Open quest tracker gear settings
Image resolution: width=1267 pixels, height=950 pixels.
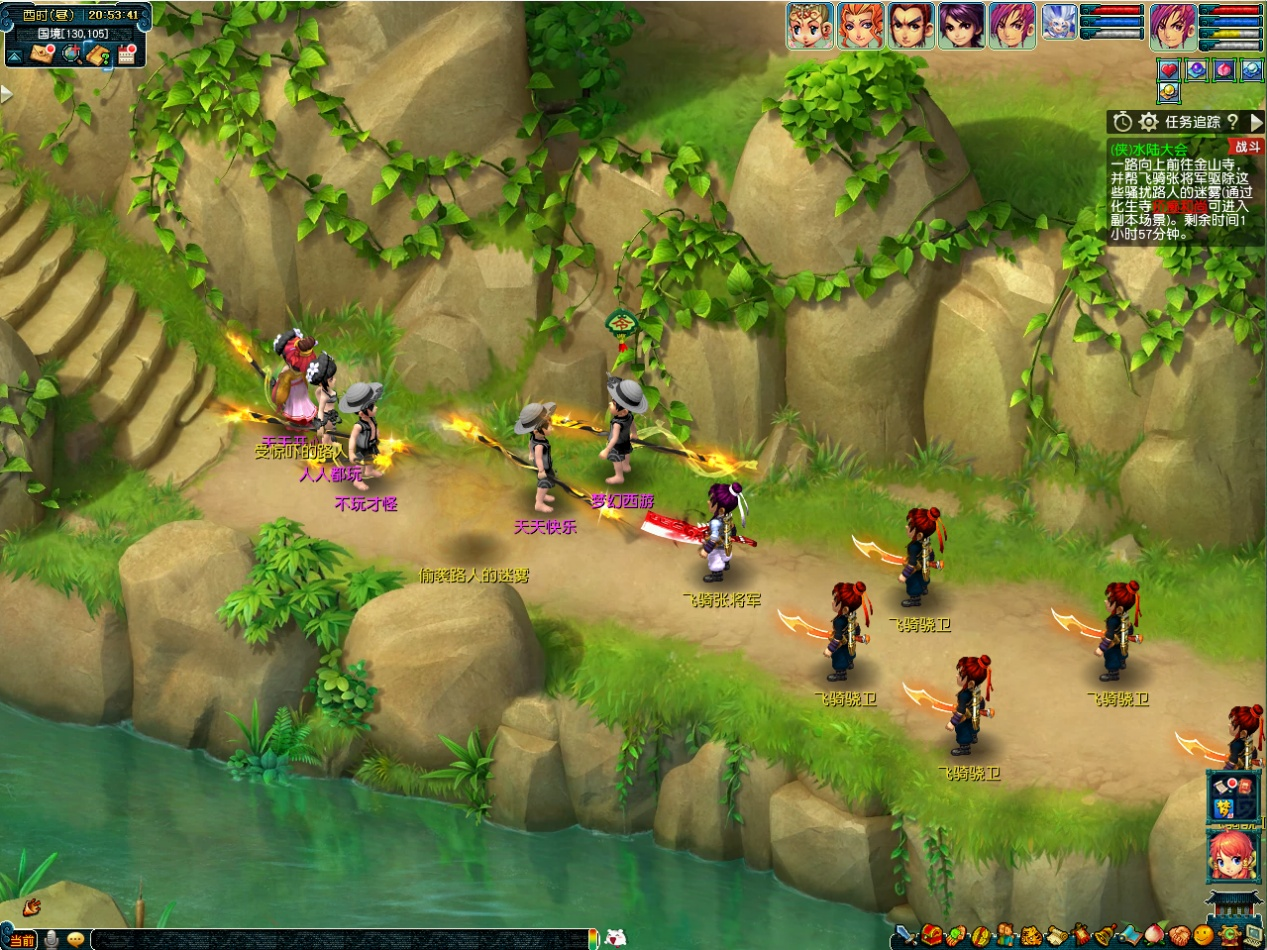tap(1149, 122)
